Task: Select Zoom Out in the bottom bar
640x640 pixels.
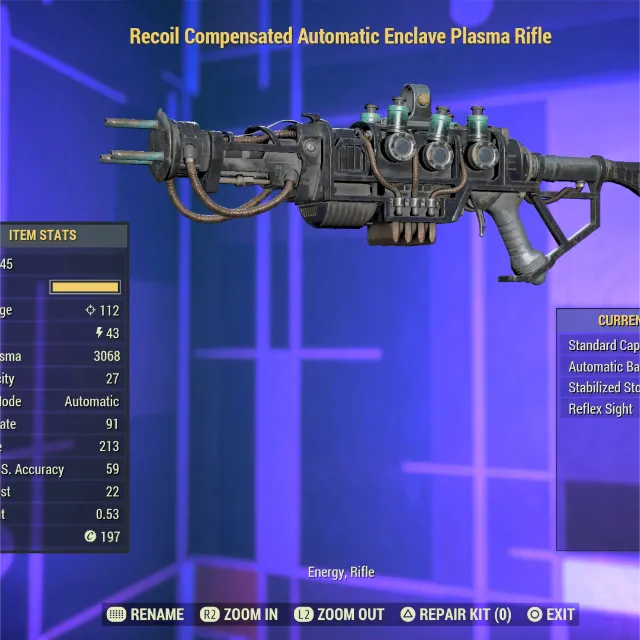Action: (x=339, y=615)
